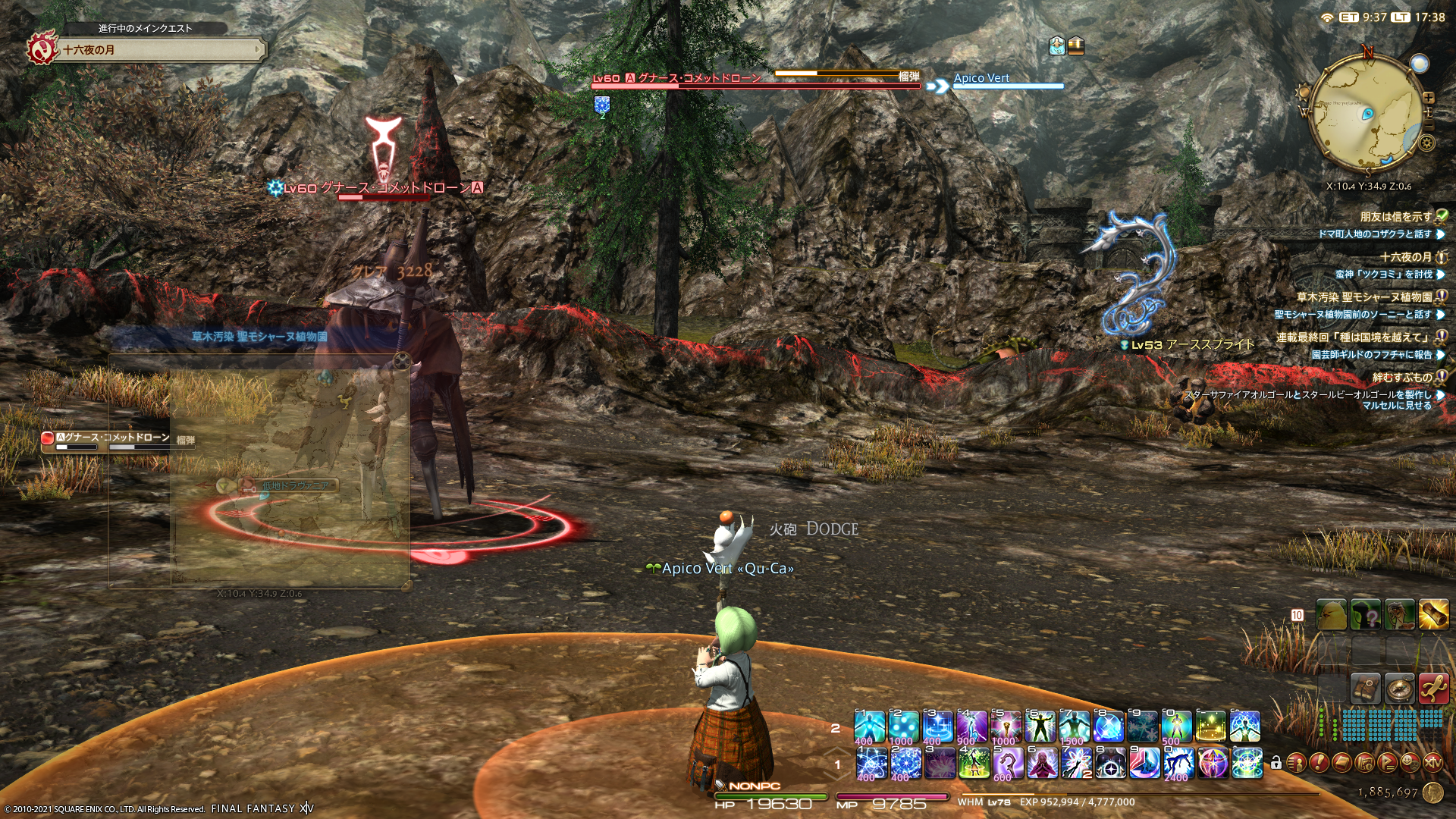Image resolution: width=1456 pixels, height=819 pixels.
Task: Toggle the hotbar lock padlock
Action: (x=1276, y=763)
